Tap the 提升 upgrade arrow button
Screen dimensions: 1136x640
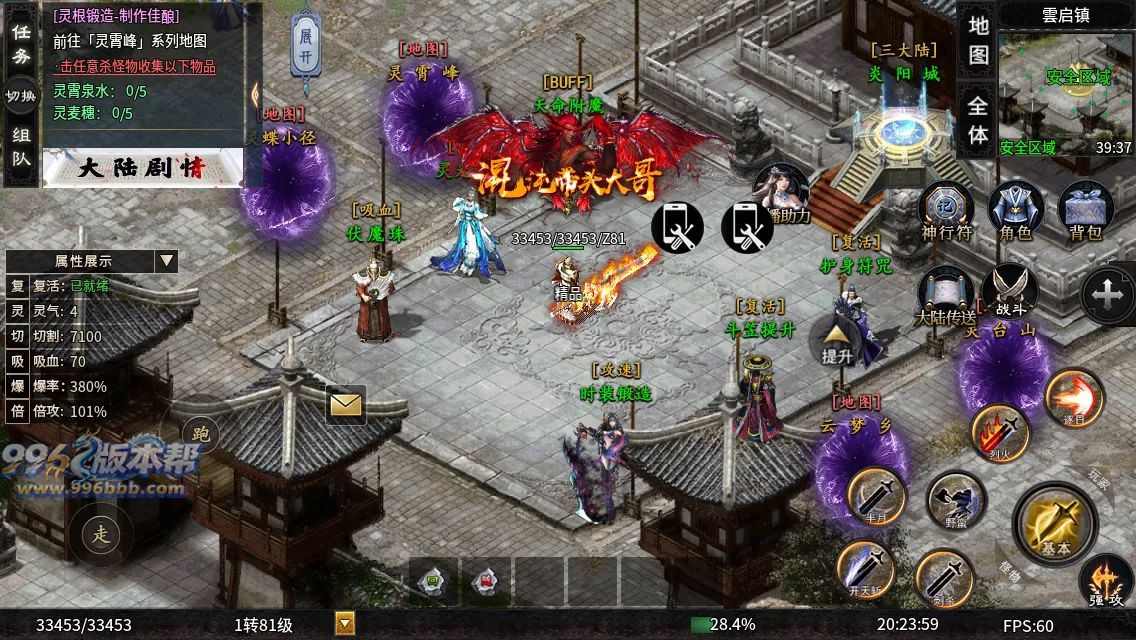coord(836,342)
